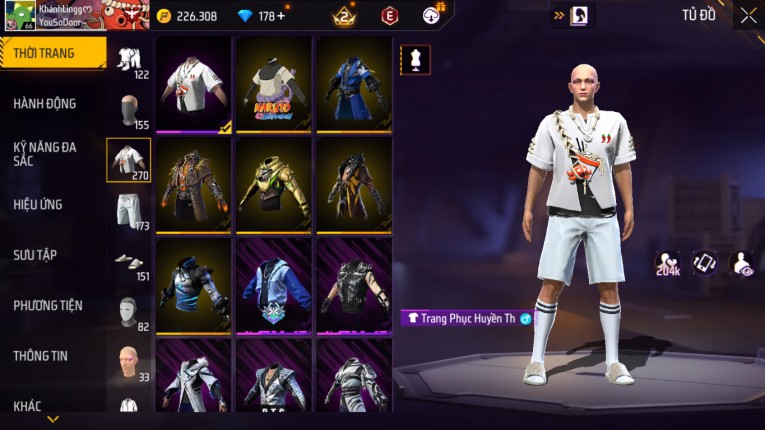Select the Naruto Shippuden outfit
The image size is (765, 430).
point(274,83)
